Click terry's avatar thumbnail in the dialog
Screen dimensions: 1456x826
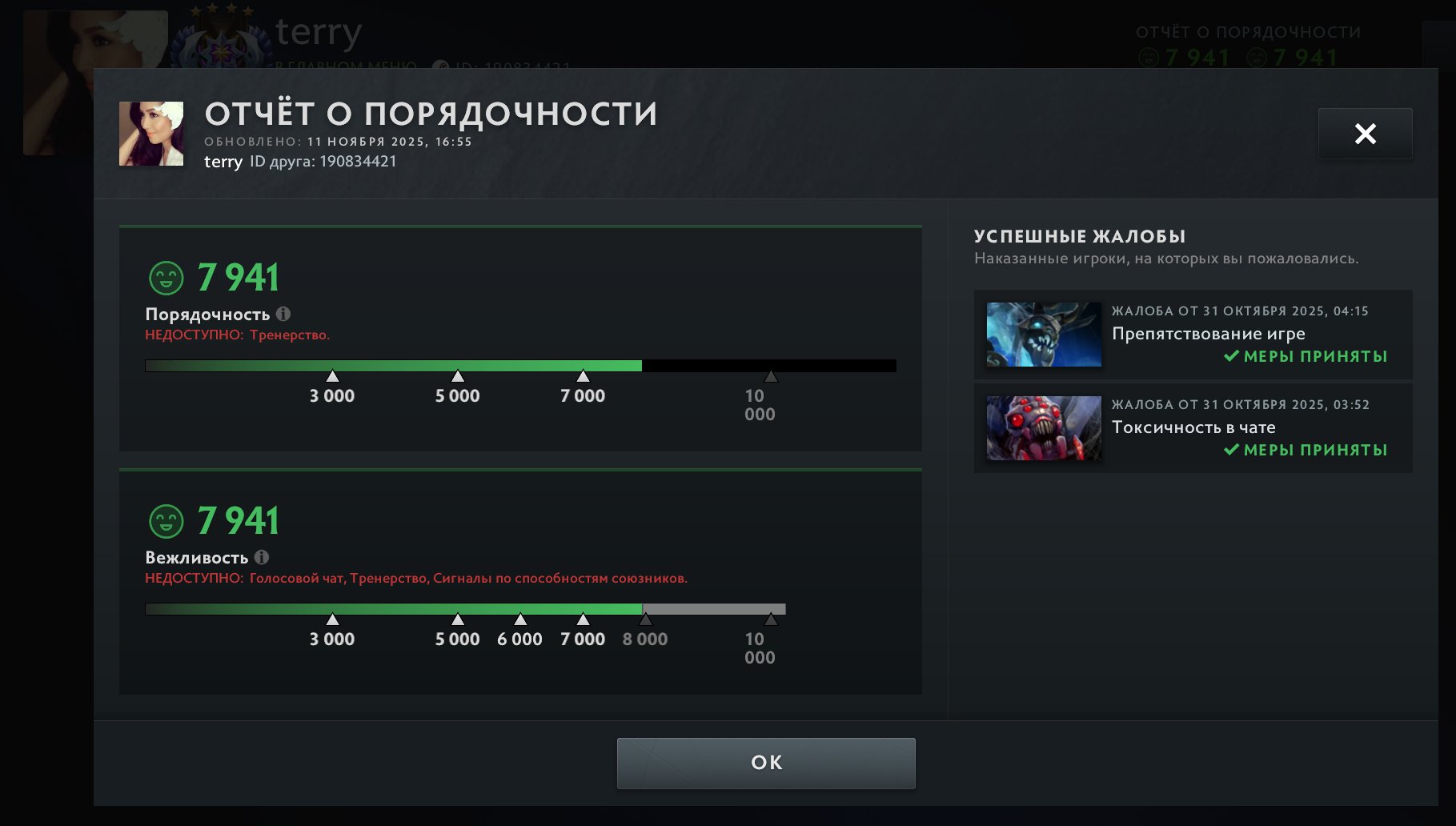(152, 134)
